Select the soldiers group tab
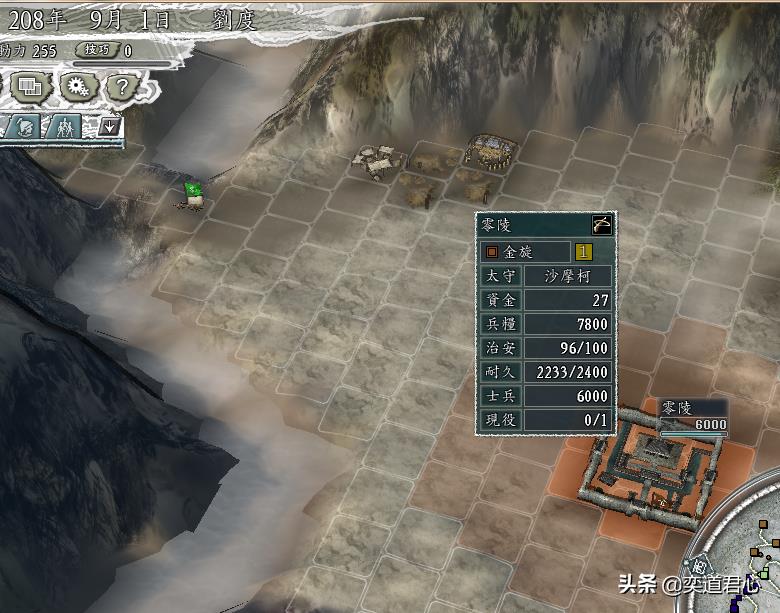This screenshot has width=780, height=613. [x=66, y=127]
